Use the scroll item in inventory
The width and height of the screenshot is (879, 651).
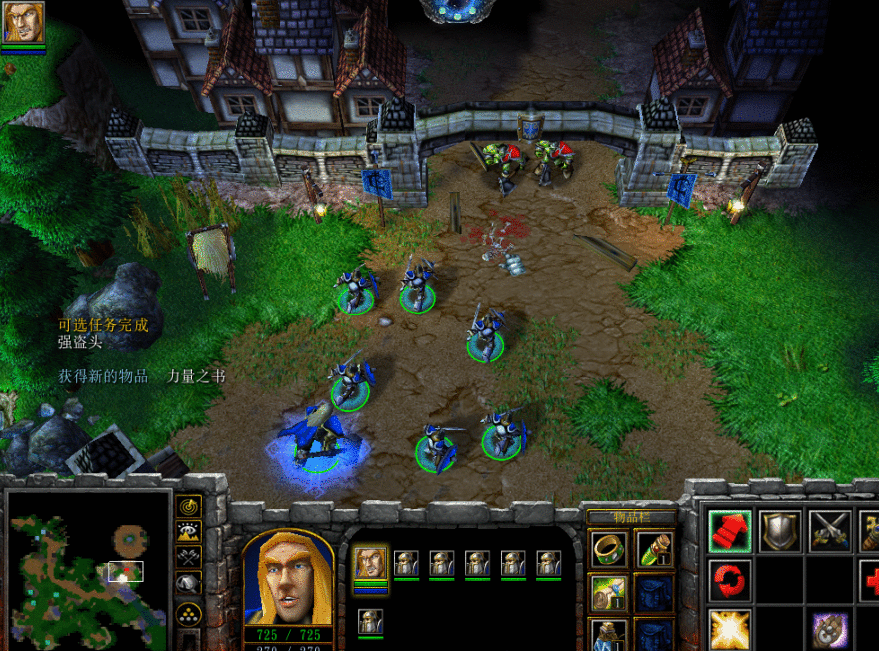point(607,591)
